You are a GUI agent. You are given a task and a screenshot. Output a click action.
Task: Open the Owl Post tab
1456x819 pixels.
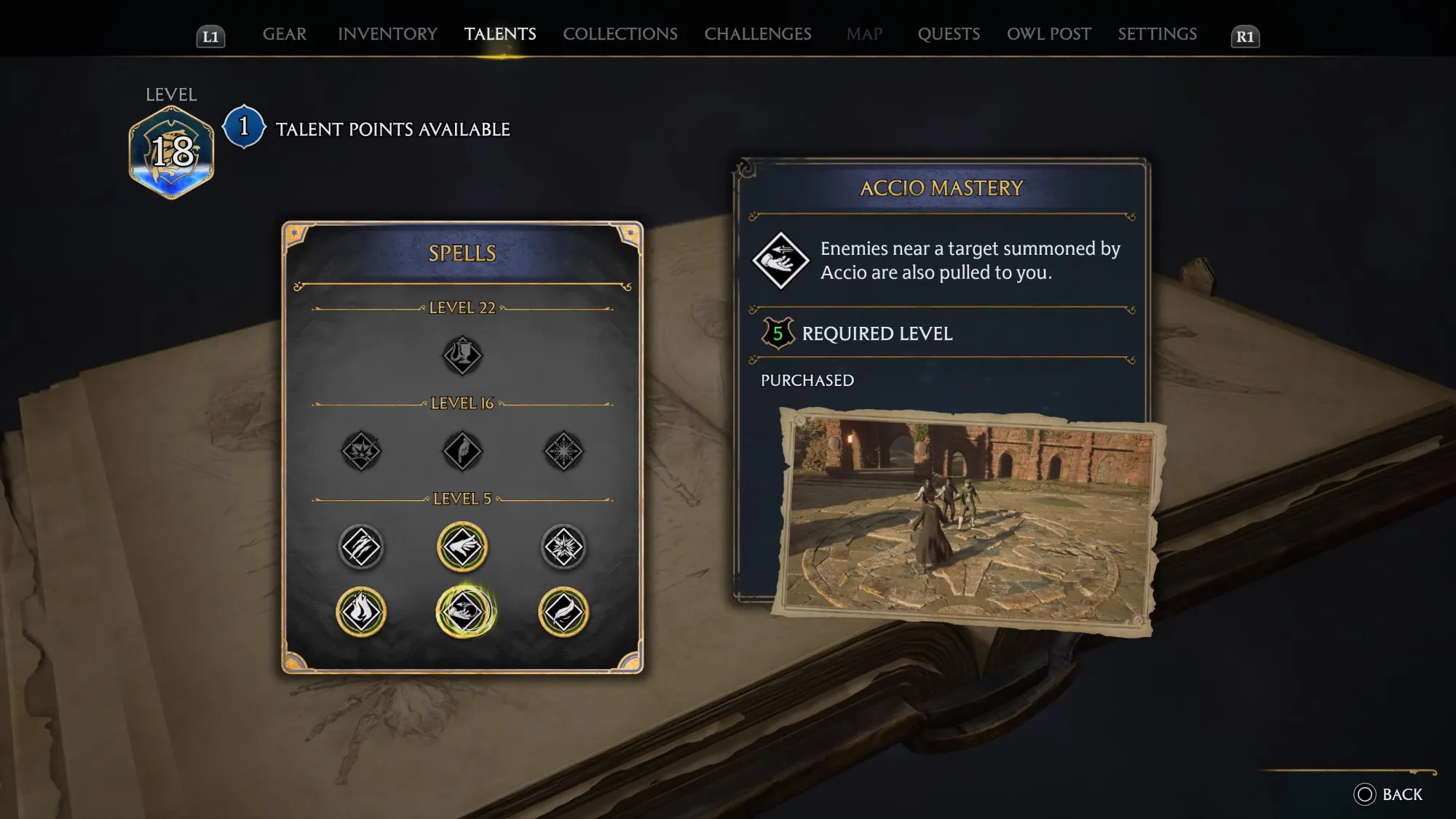coord(1048,34)
